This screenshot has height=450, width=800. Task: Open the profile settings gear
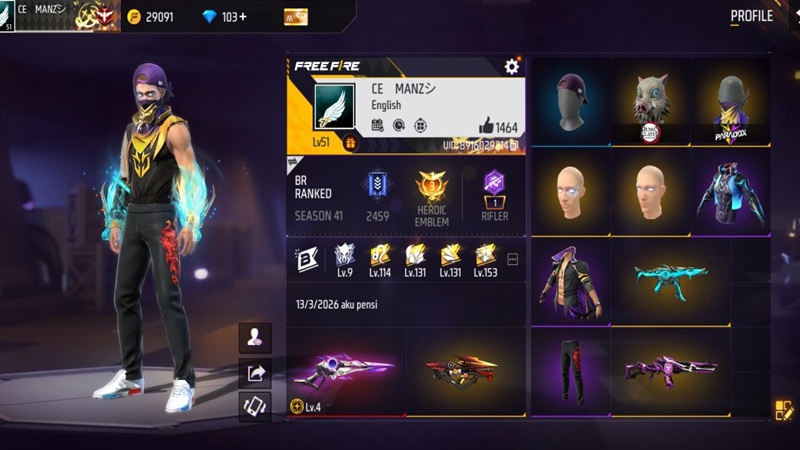512,66
